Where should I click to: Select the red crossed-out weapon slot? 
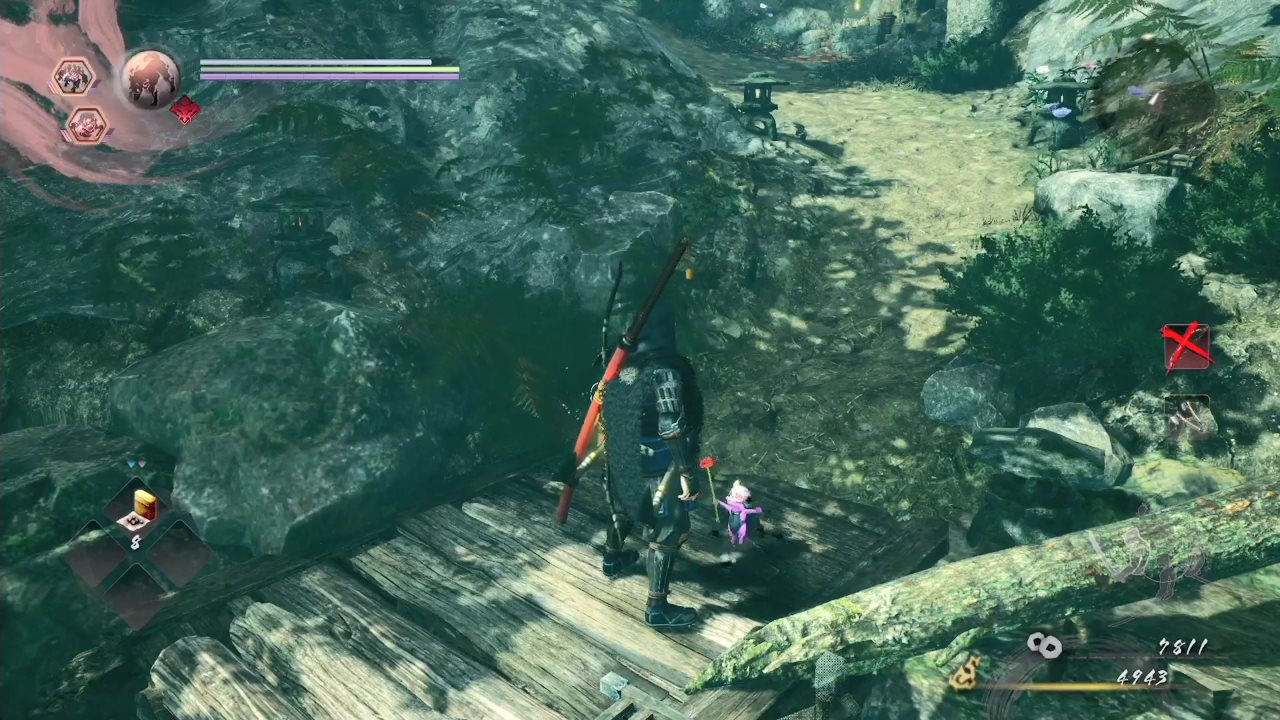1186,347
